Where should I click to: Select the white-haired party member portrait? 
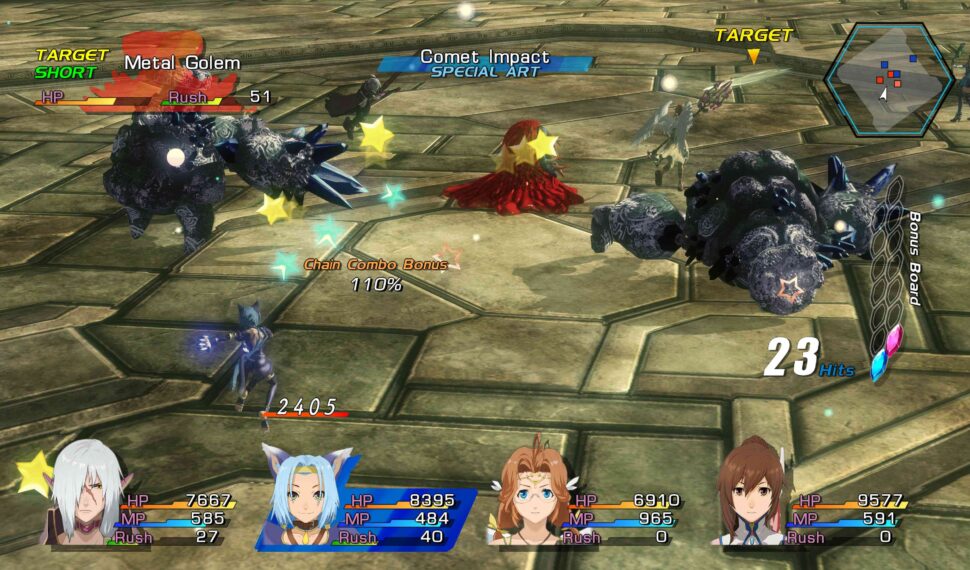pyautogui.click(x=82, y=495)
